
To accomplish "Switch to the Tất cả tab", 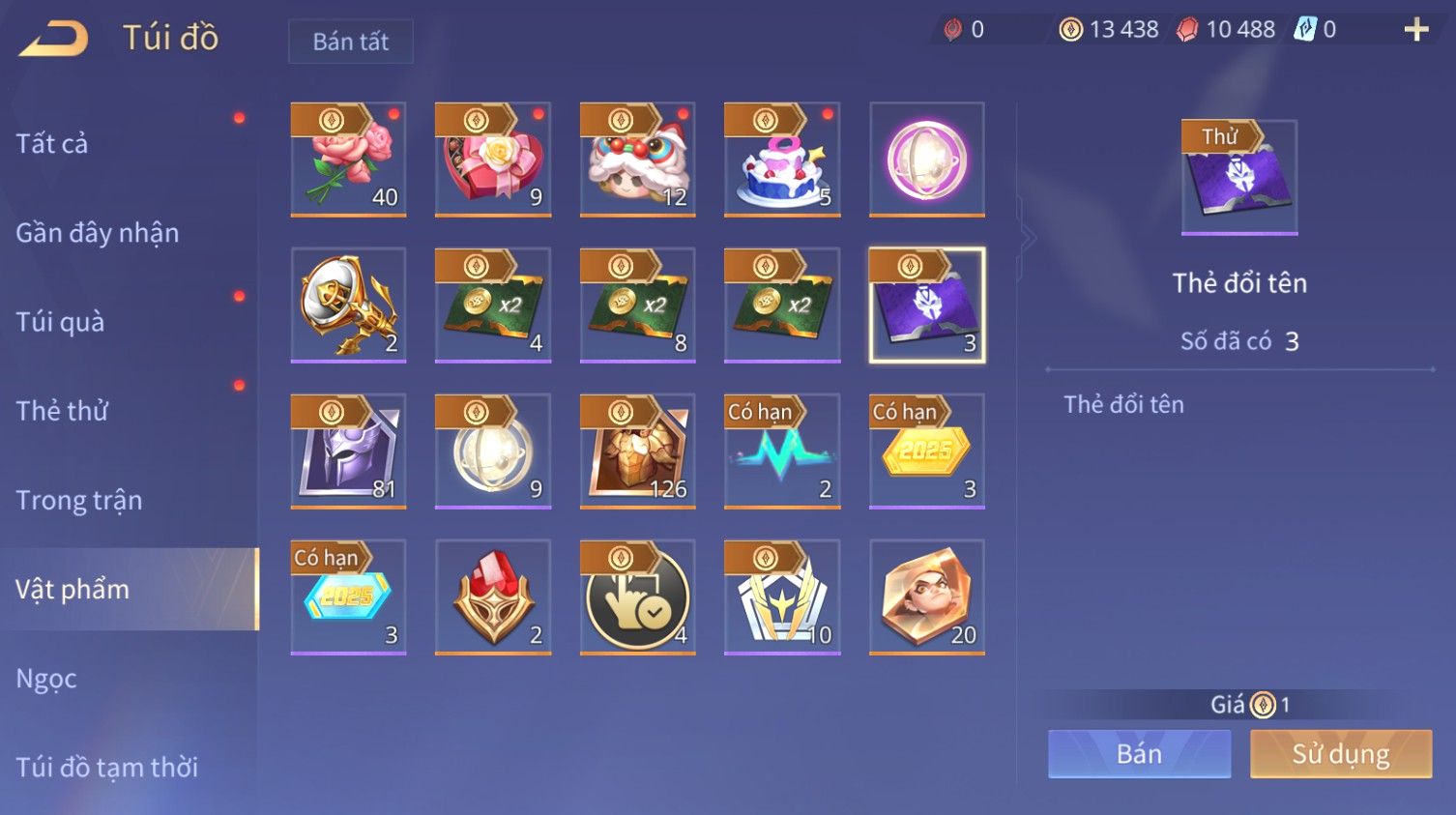I will pyautogui.click(x=52, y=144).
